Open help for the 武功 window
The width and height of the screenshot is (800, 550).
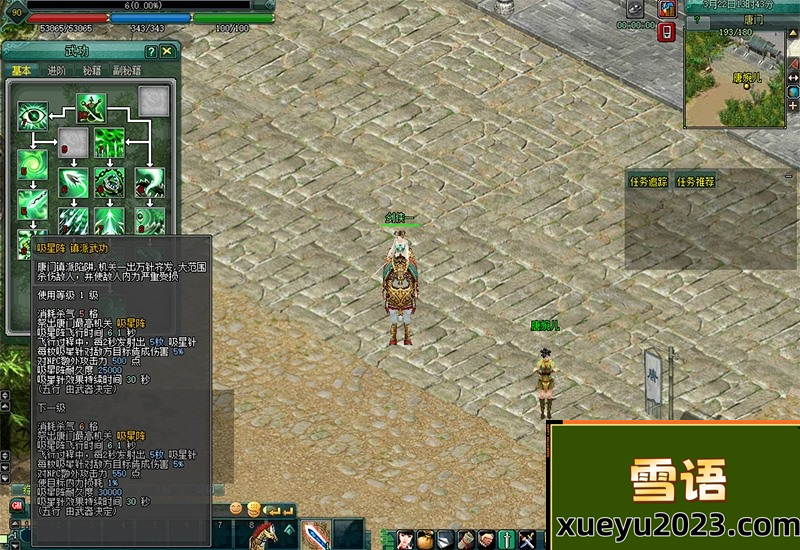click(150, 51)
